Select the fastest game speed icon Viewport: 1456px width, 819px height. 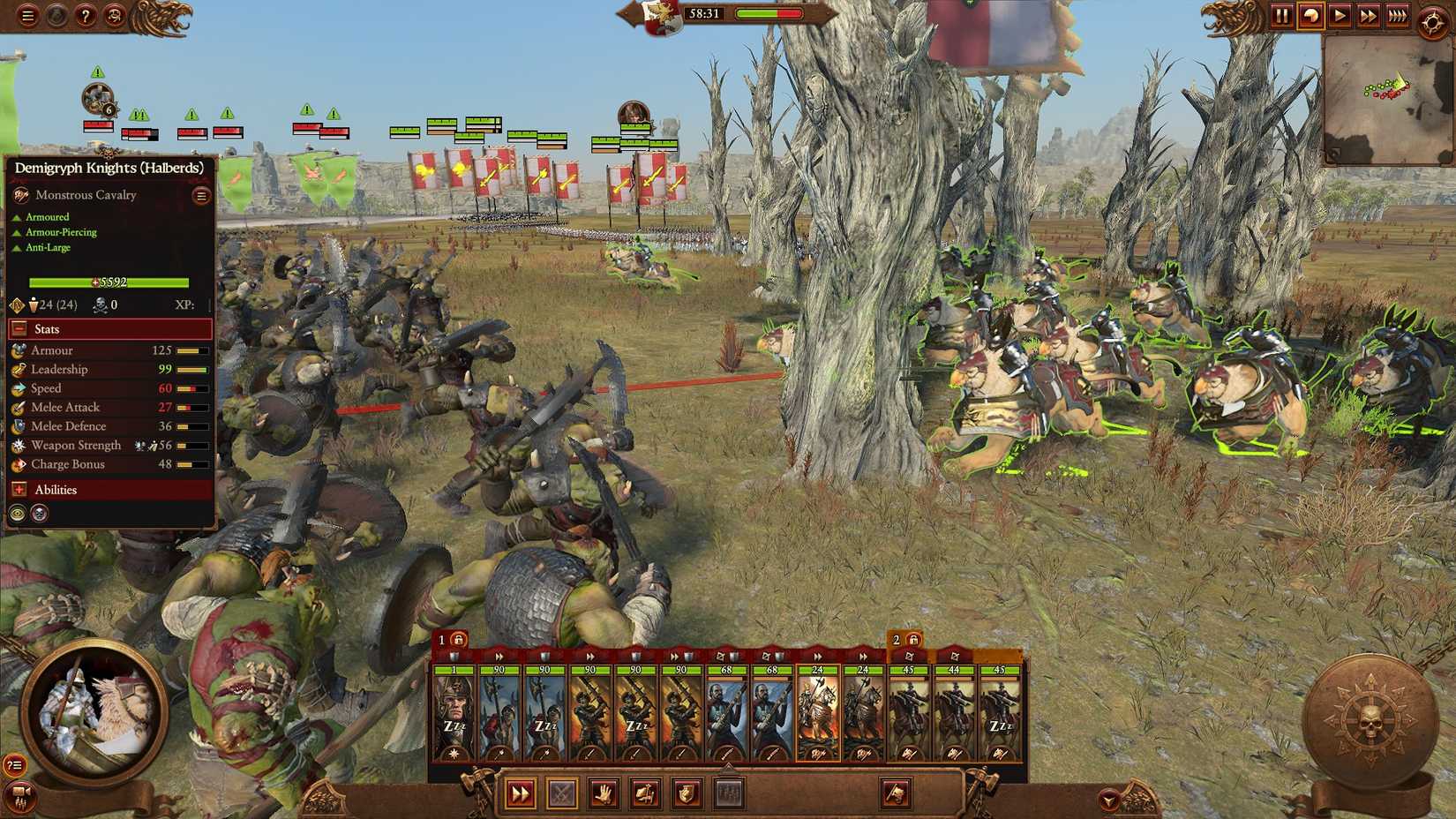1399,15
